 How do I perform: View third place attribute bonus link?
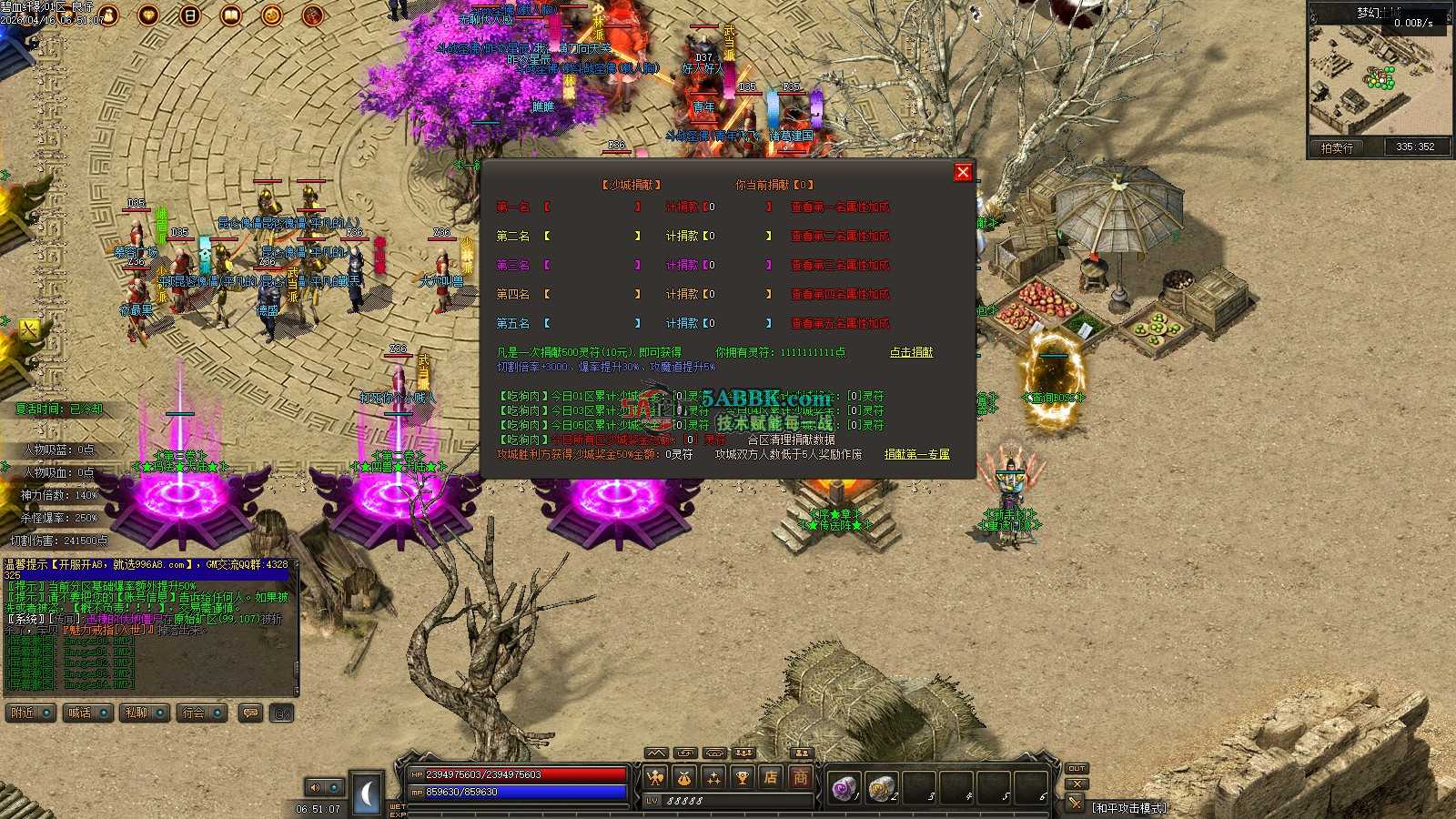click(x=840, y=266)
